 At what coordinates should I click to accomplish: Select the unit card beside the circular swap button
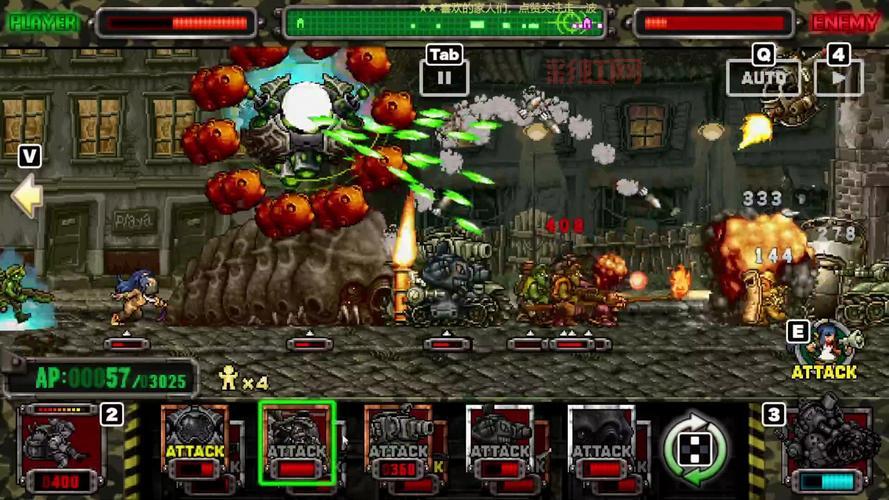[x=602, y=446]
